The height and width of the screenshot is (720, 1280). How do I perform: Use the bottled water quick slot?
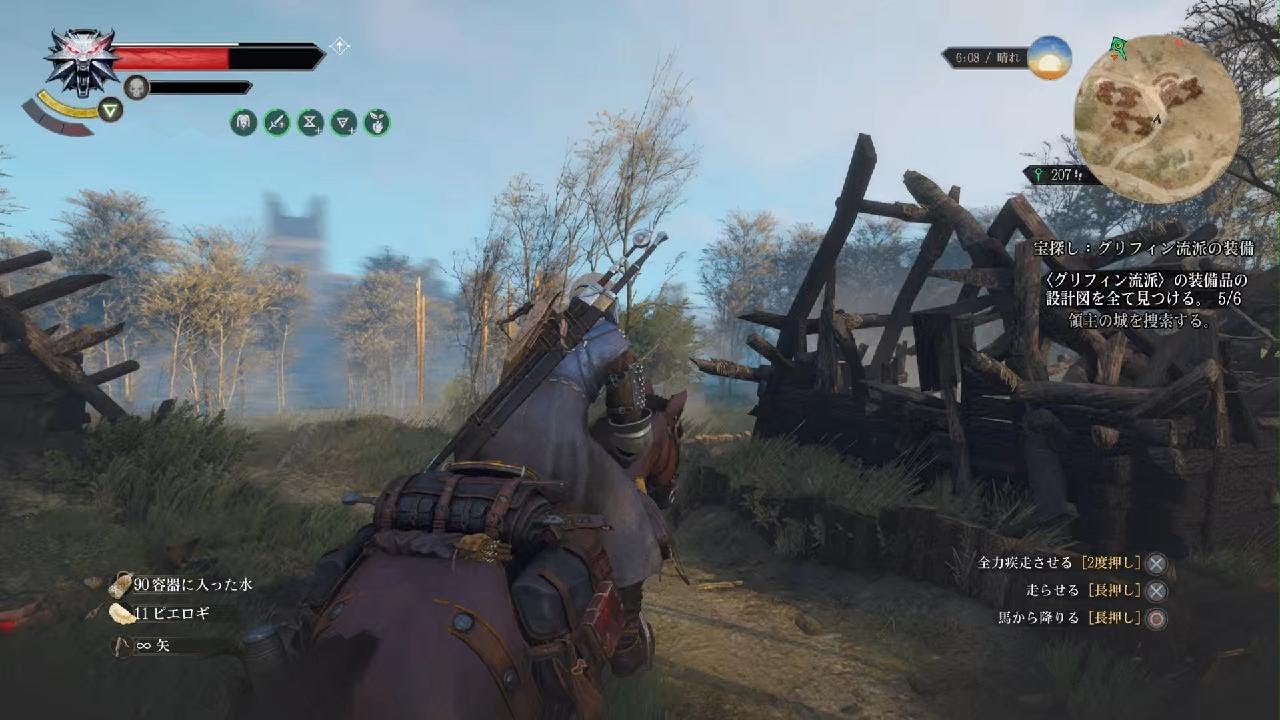pos(121,585)
